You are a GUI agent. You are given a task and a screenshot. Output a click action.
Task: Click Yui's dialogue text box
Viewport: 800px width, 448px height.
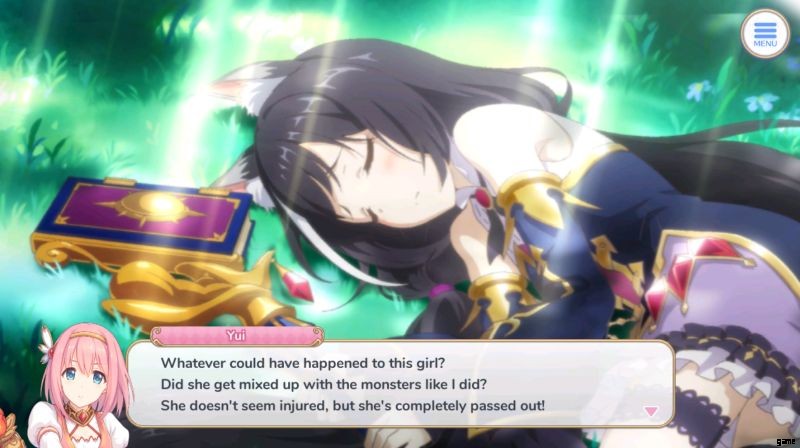coord(400,384)
